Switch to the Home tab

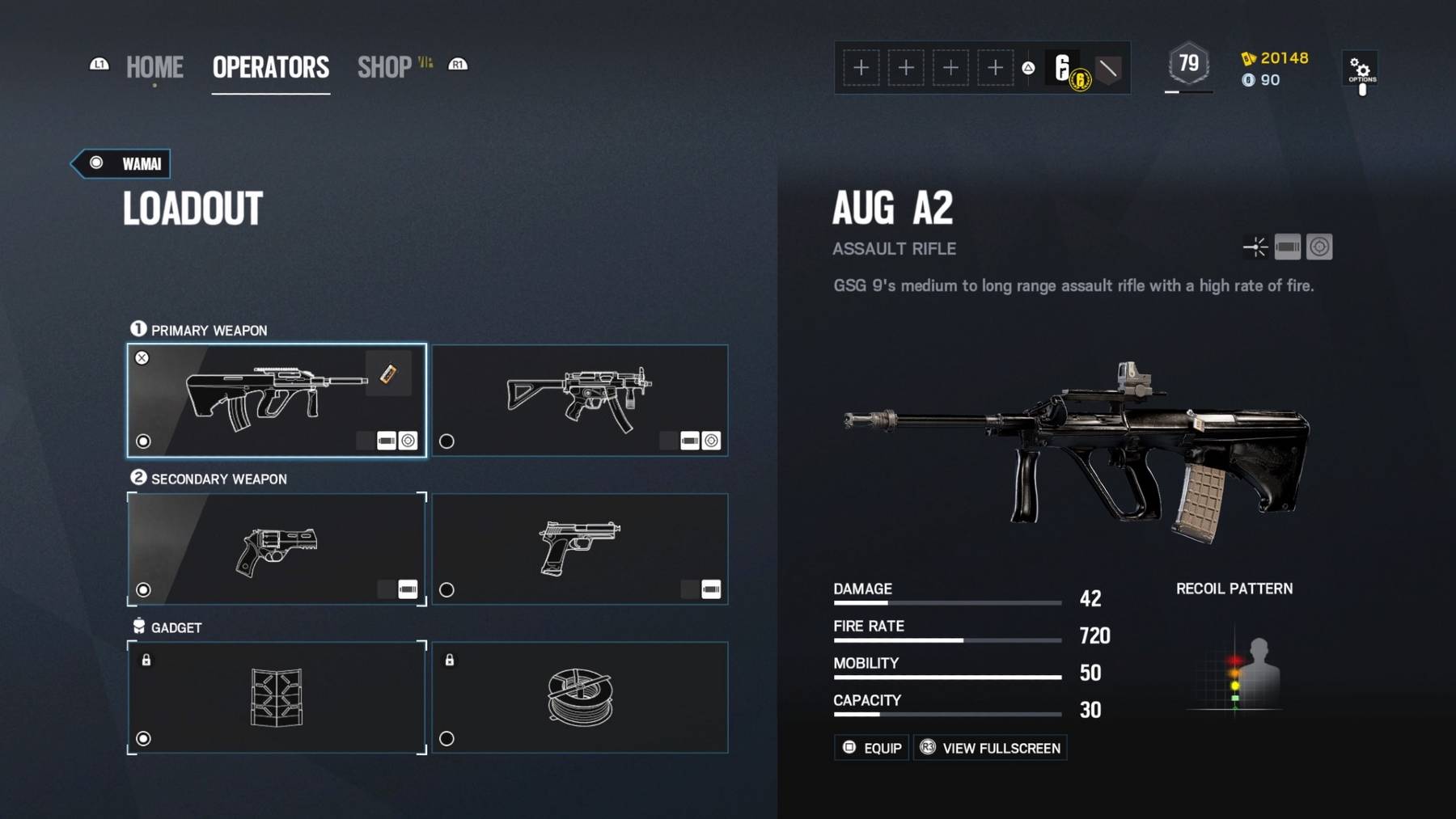point(154,67)
